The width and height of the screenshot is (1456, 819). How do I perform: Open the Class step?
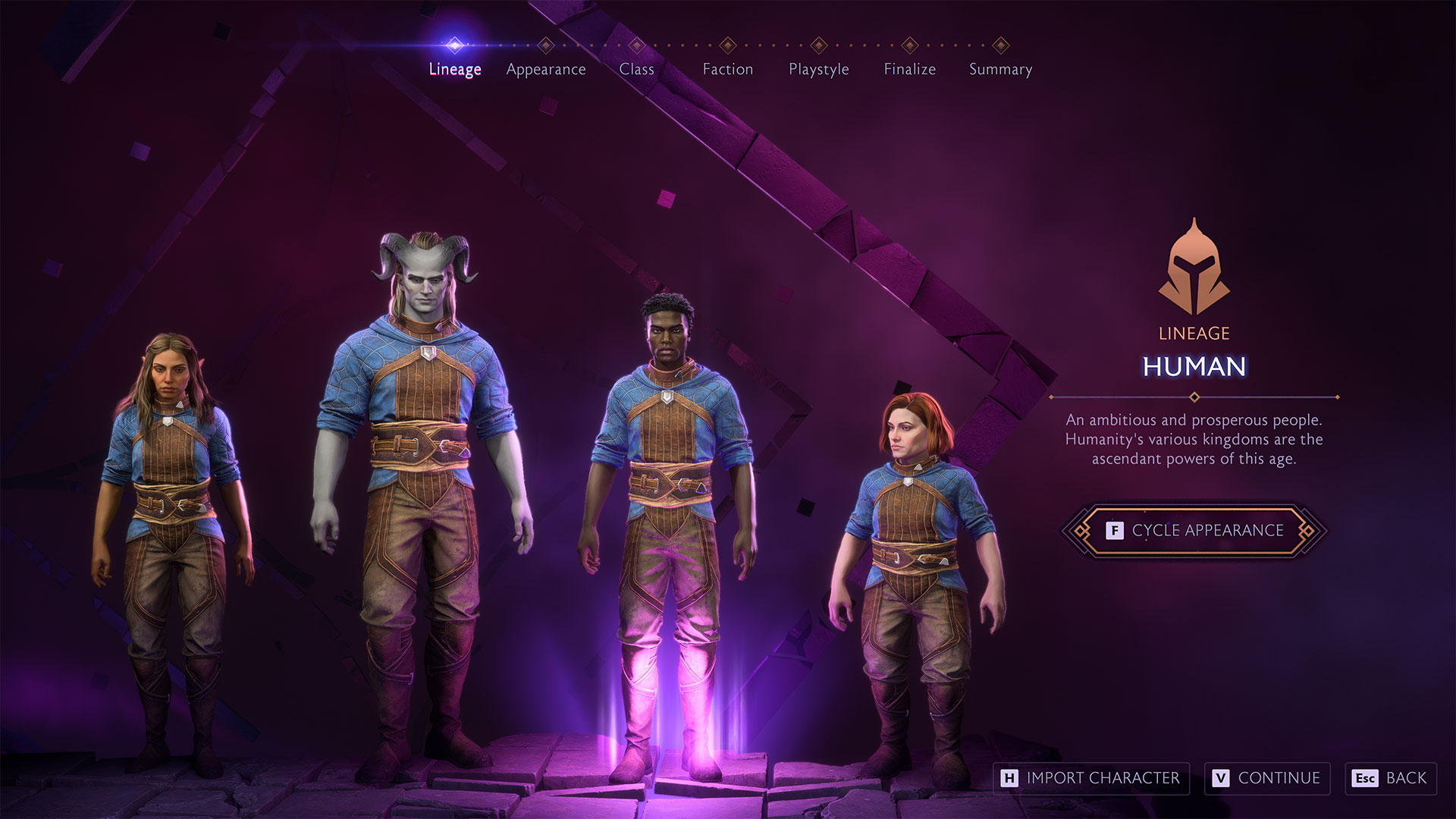pos(637,69)
